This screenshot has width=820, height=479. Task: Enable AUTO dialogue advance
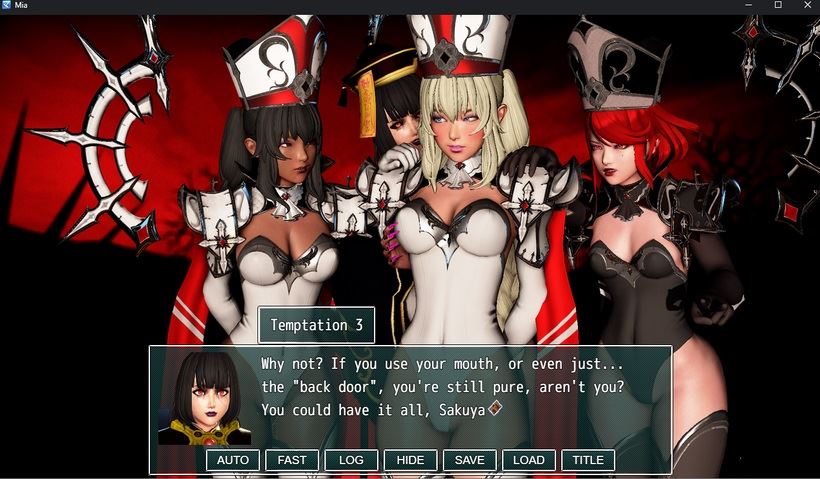click(x=232, y=460)
